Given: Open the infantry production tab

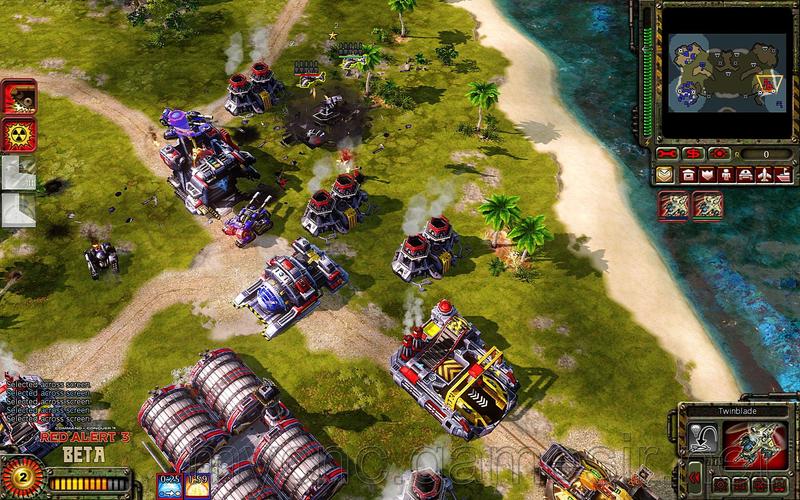Looking at the screenshot, I should coord(728,175).
